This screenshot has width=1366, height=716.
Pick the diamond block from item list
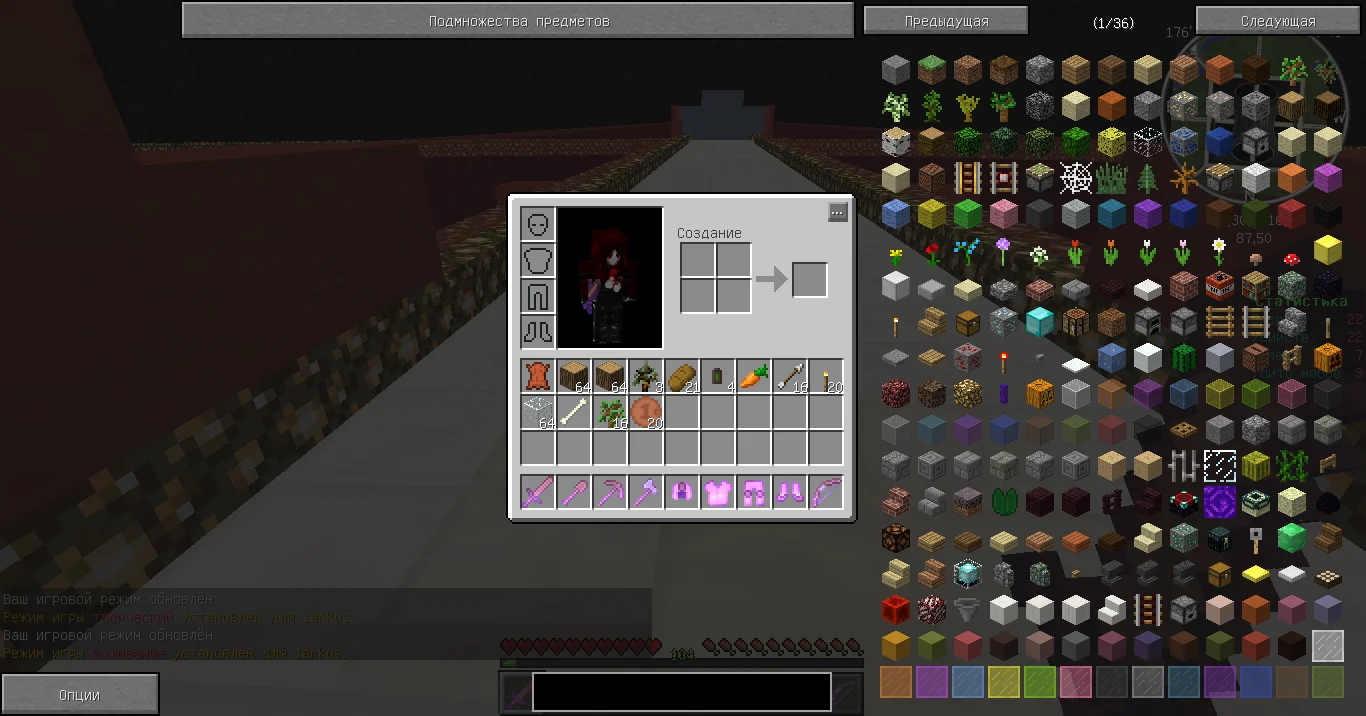click(x=1039, y=322)
